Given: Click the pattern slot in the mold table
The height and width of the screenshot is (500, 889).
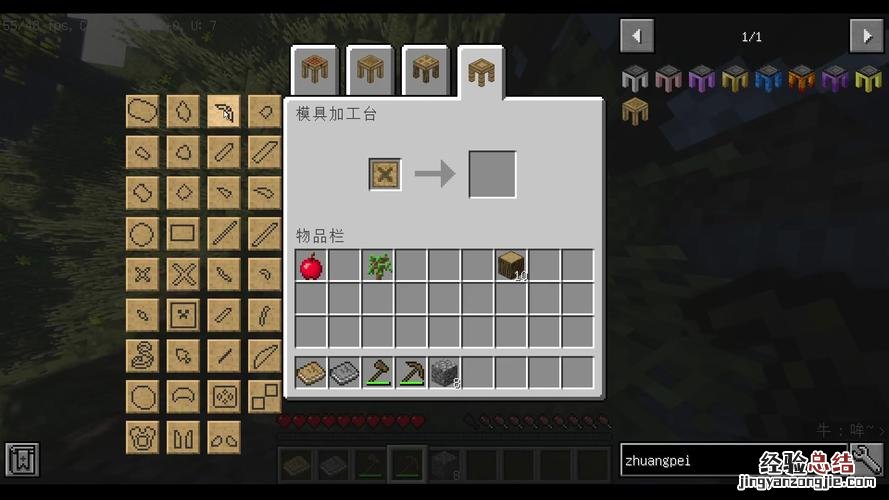Looking at the screenshot, I should (x=385, y=174).
